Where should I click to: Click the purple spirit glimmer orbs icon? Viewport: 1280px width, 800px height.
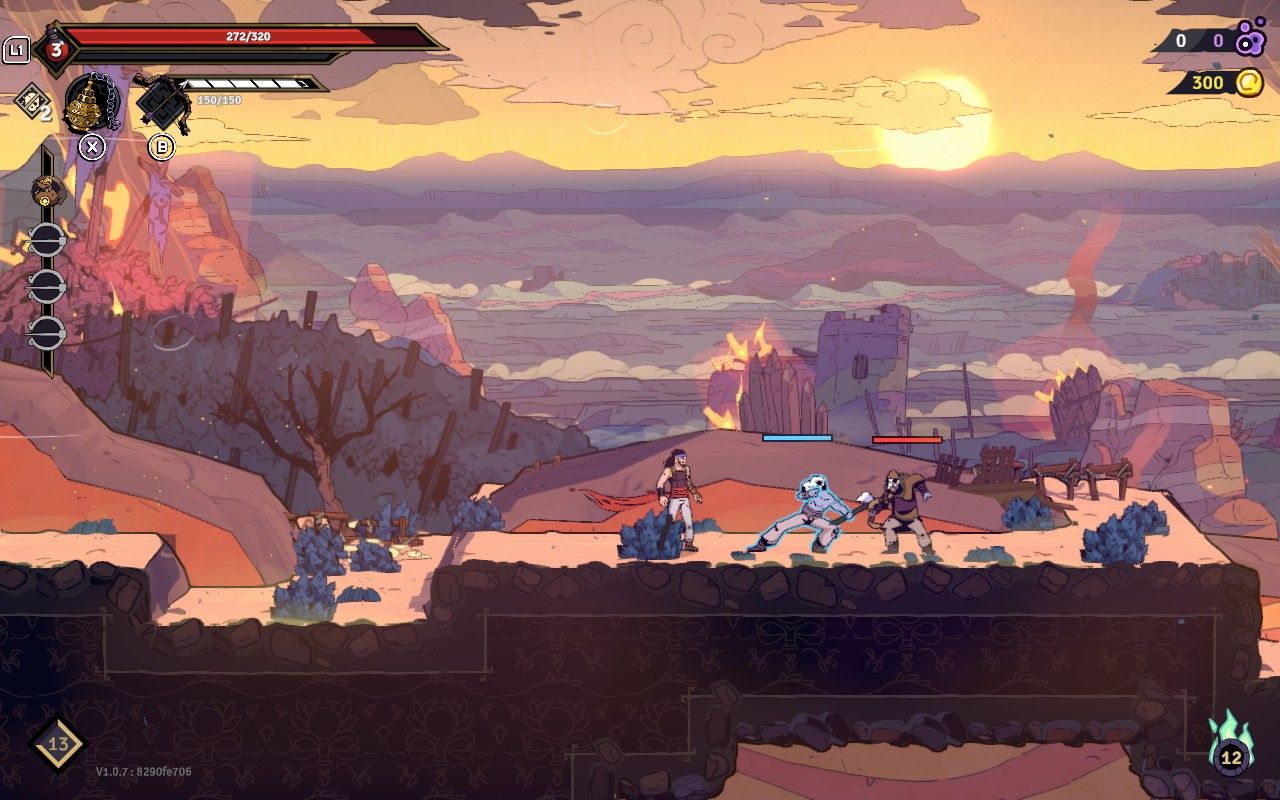[x=1250, y=41]
